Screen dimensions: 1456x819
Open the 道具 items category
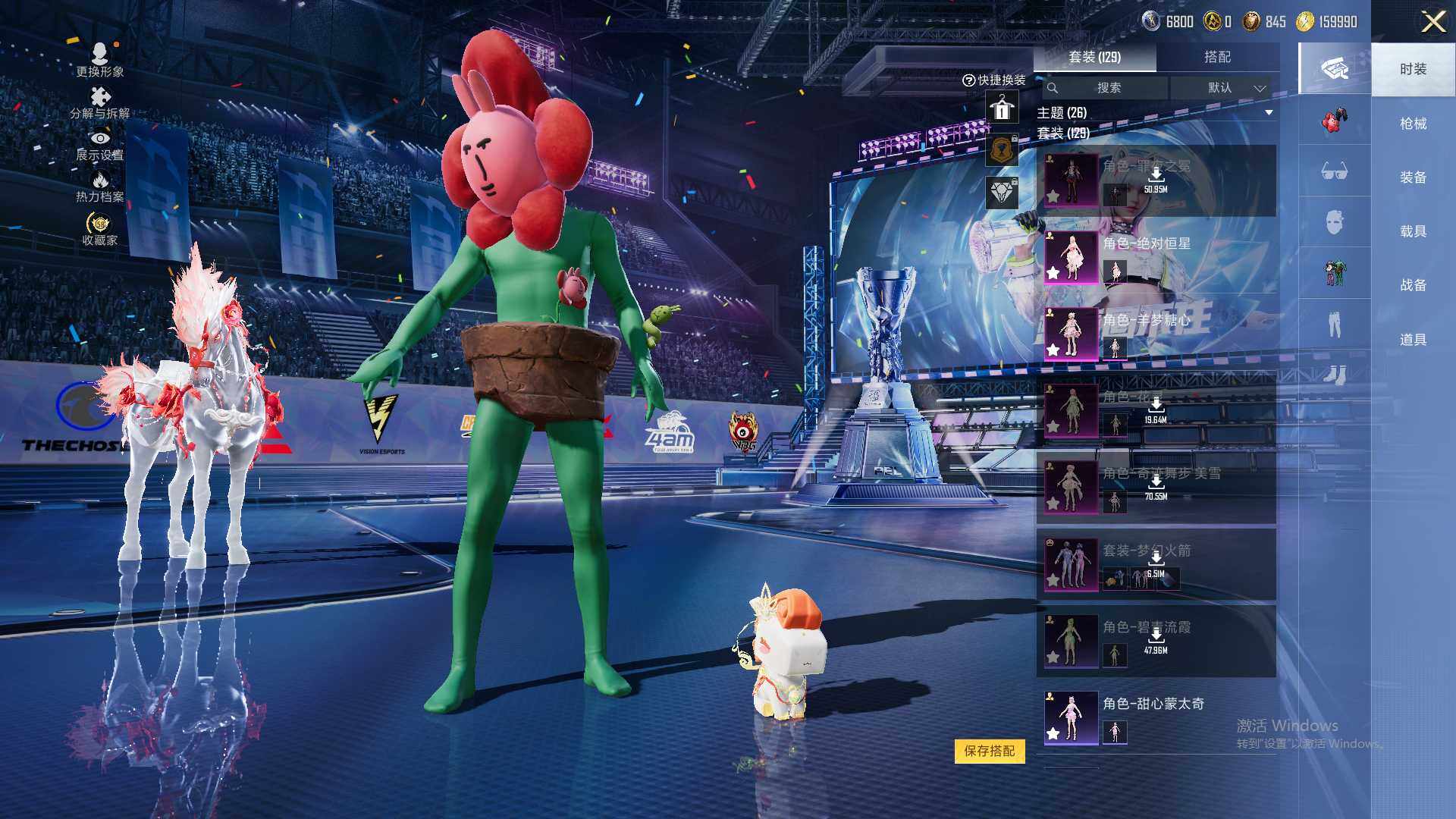[1413, 340]
